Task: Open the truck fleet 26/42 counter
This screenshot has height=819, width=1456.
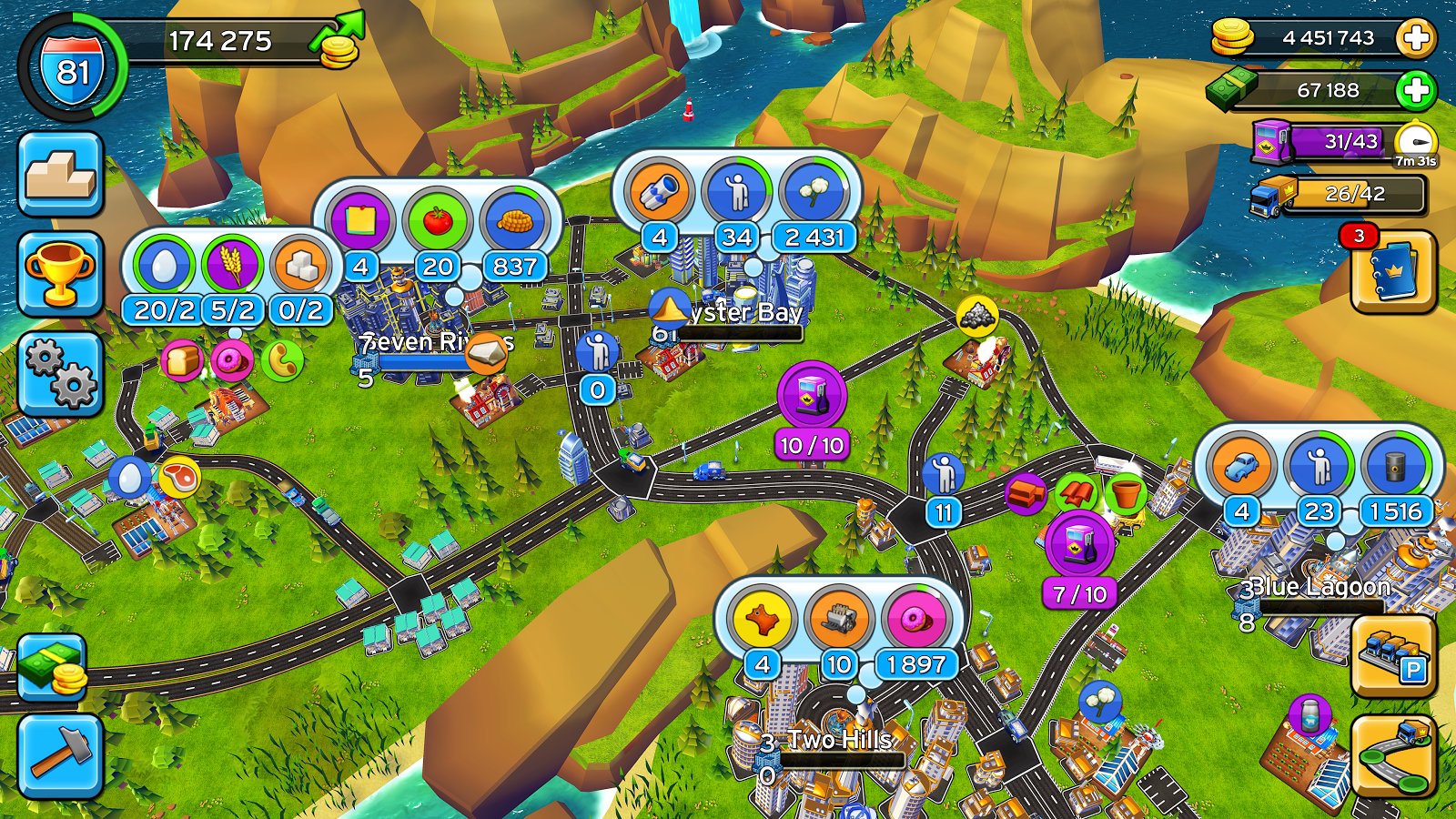Action: pyautogui.click(x=1340, y=194)
